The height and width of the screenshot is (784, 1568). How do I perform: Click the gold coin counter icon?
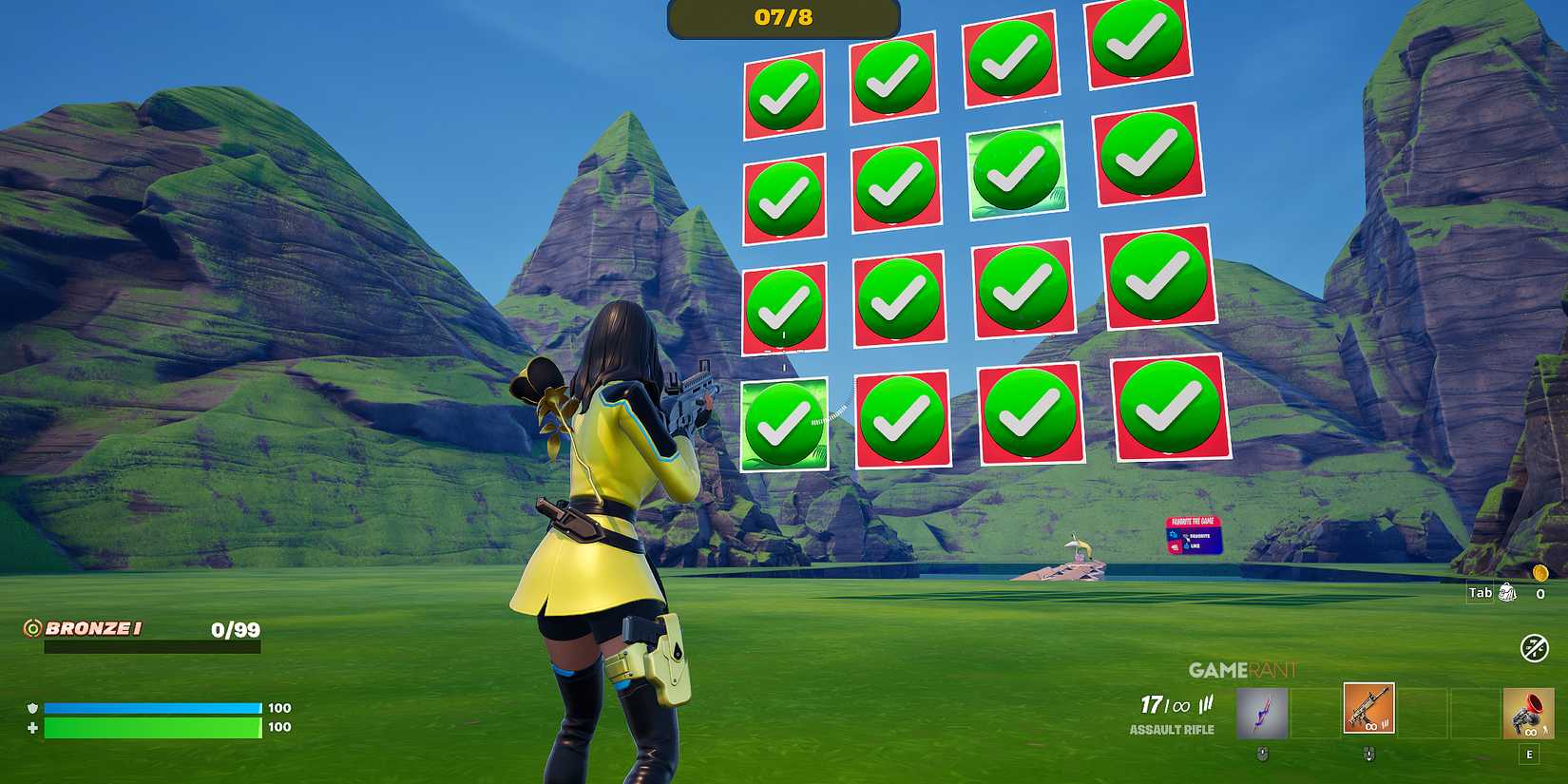tap(1539, 576)
